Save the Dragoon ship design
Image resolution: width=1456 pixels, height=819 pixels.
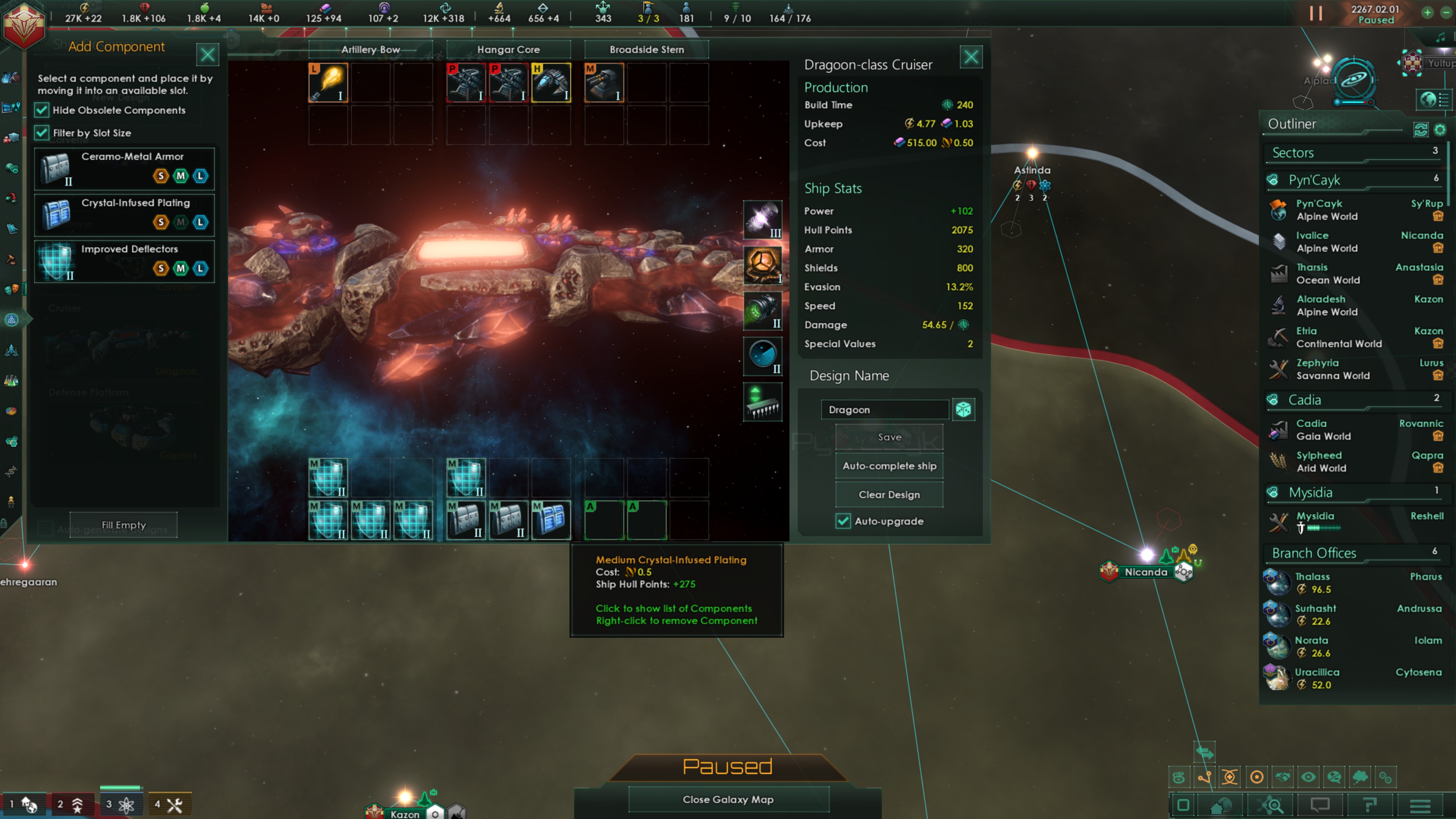click(889, 437)
